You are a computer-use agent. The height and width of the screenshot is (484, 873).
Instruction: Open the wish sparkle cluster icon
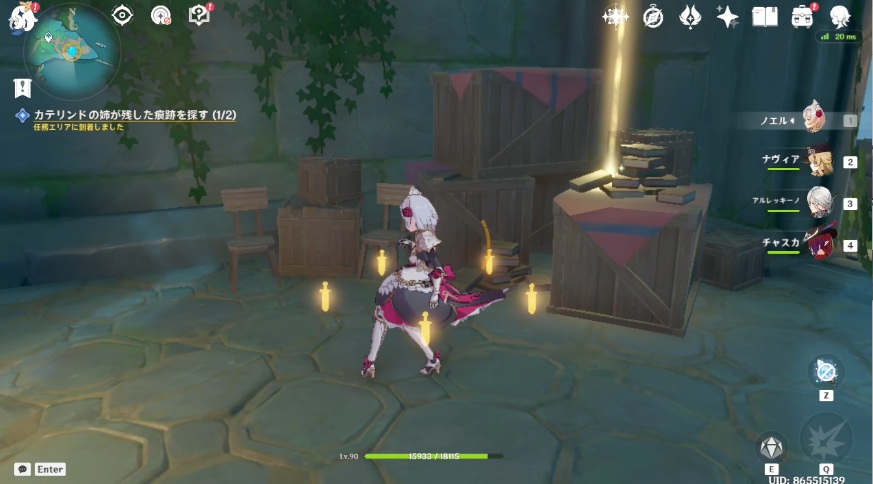pos(615,16)
